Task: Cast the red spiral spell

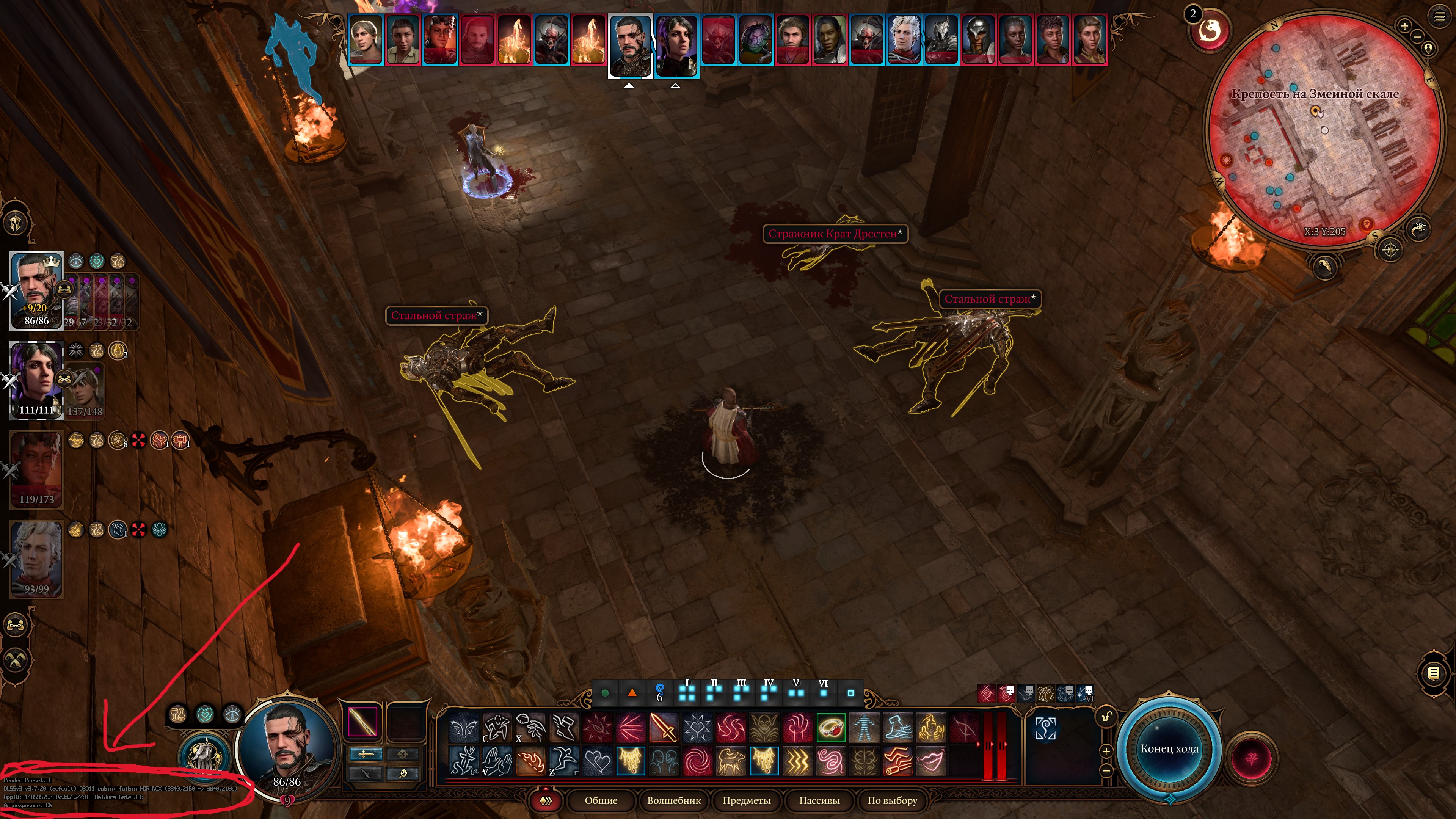Action: click(x=697, y=761)
